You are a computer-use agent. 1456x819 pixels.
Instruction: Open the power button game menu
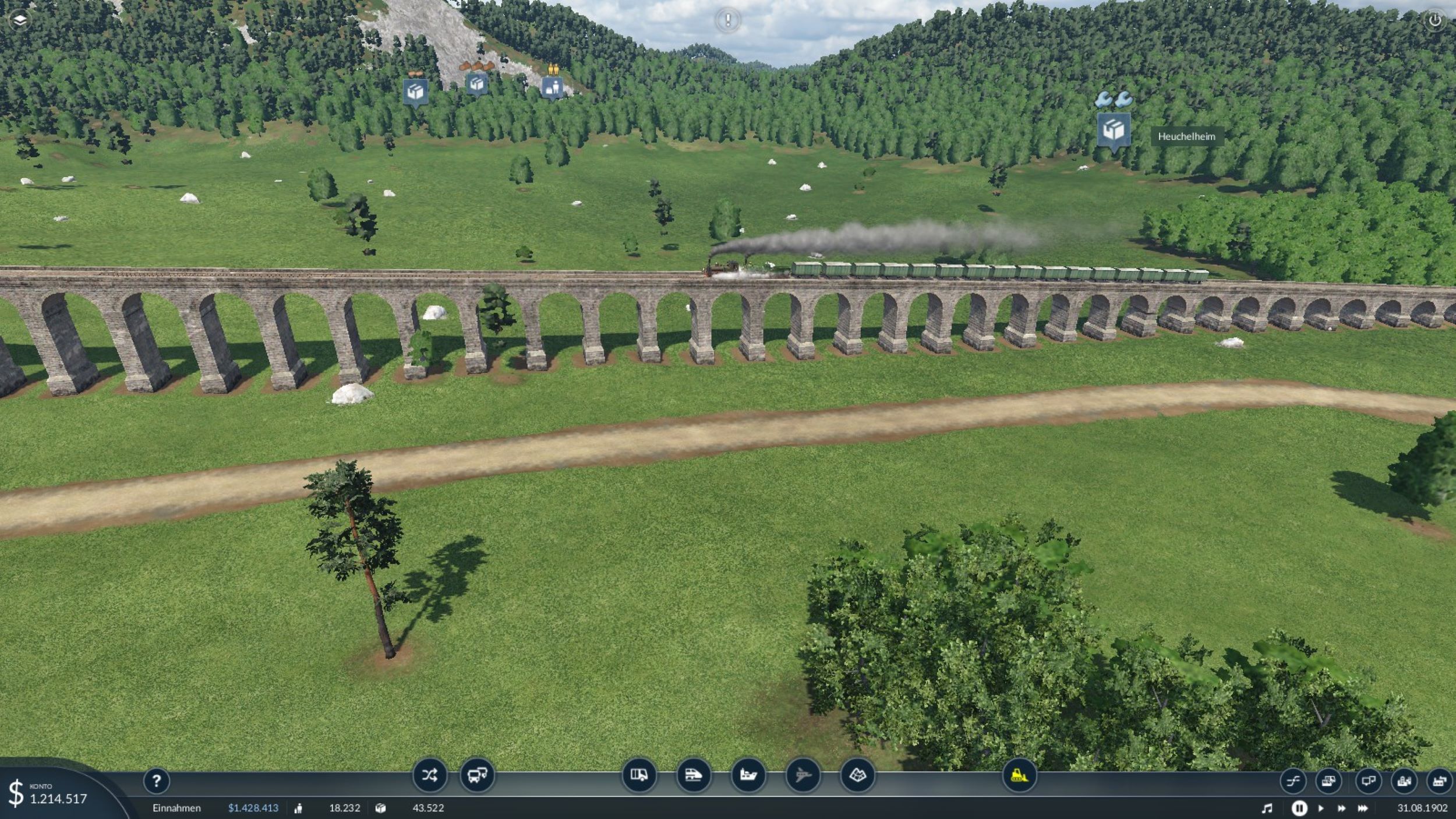1434,20
